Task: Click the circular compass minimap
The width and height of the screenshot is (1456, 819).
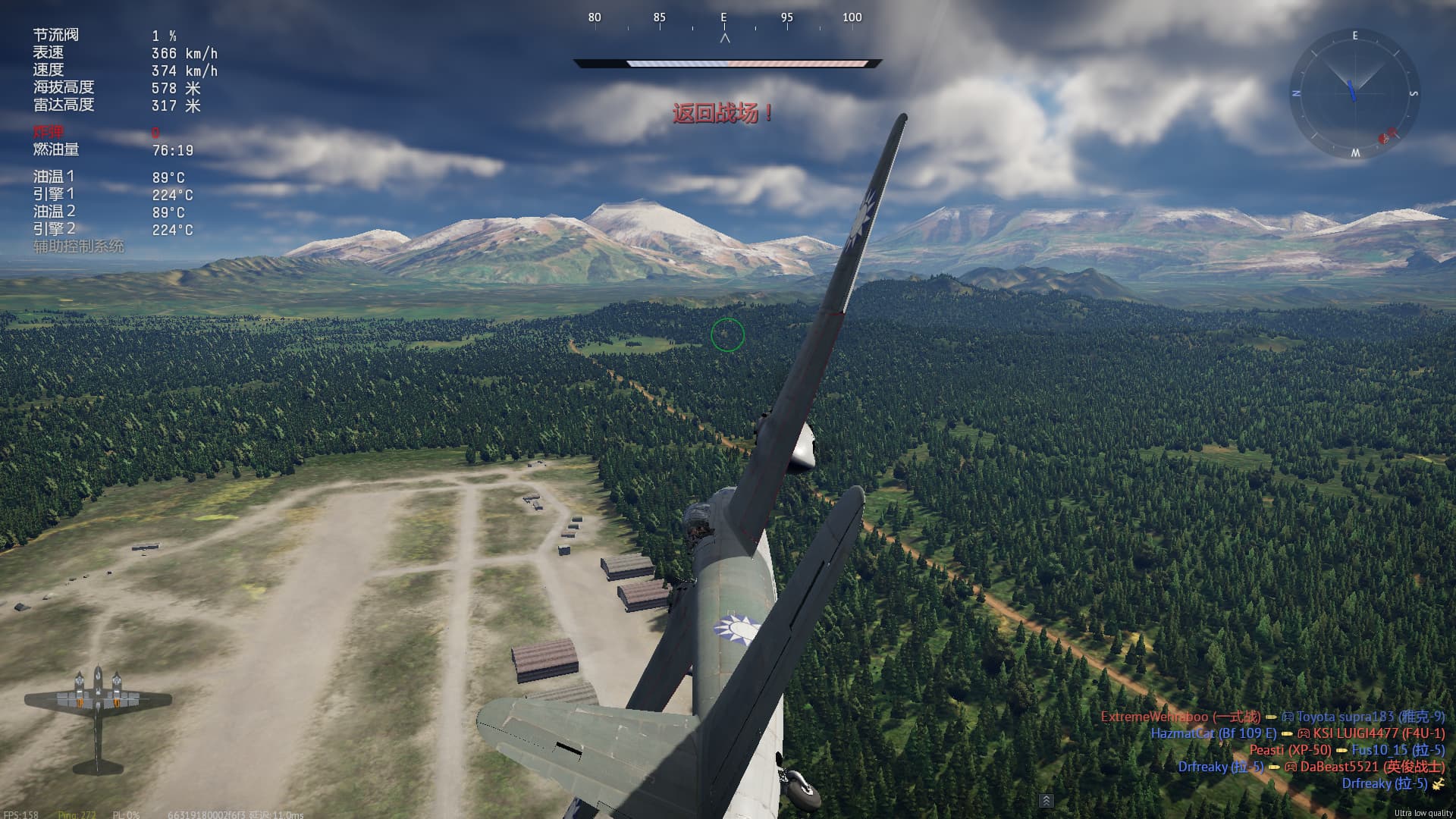Action: coord(1354,94)
